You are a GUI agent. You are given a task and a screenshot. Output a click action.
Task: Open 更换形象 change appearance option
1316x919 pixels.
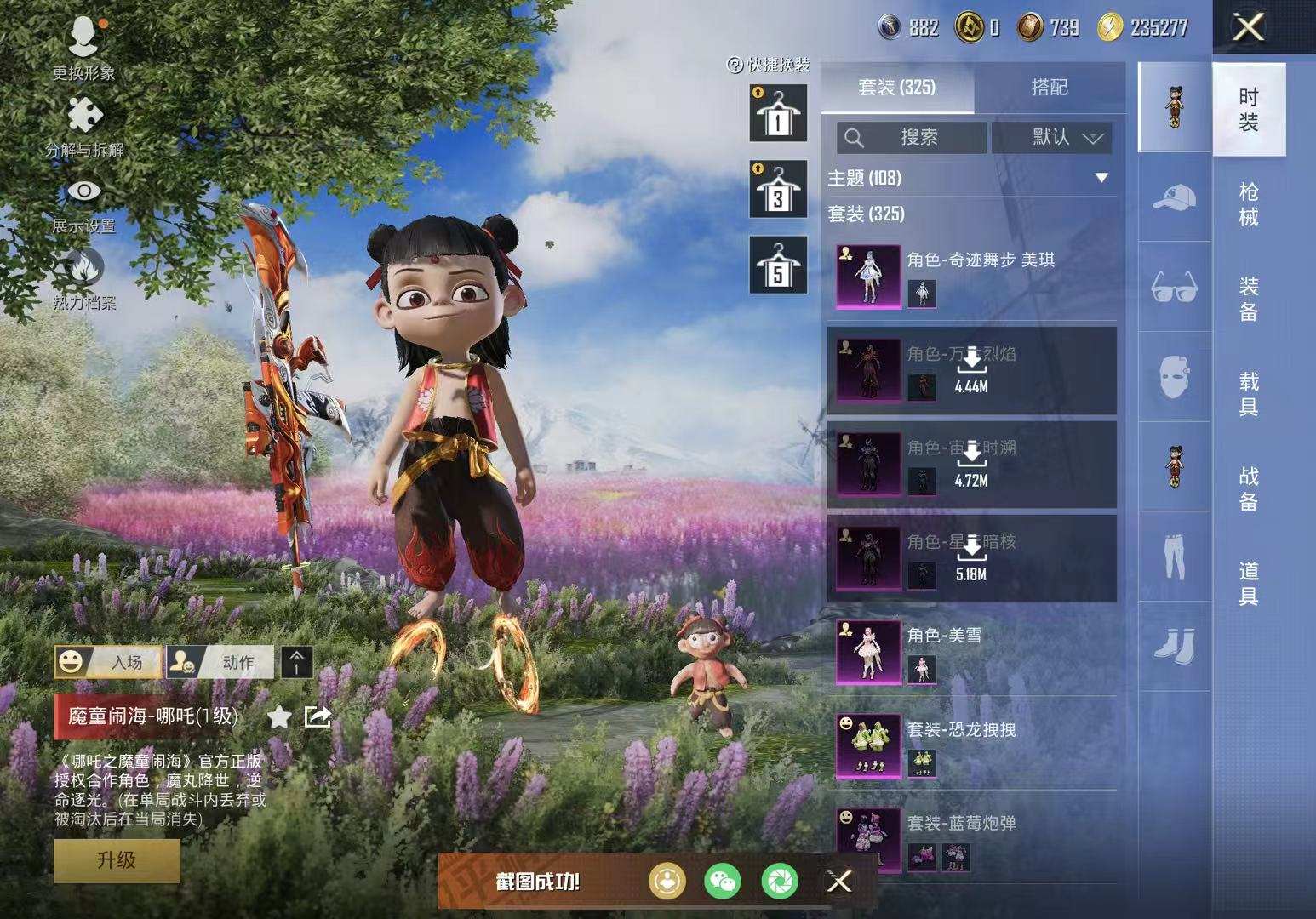click(83, 48)
